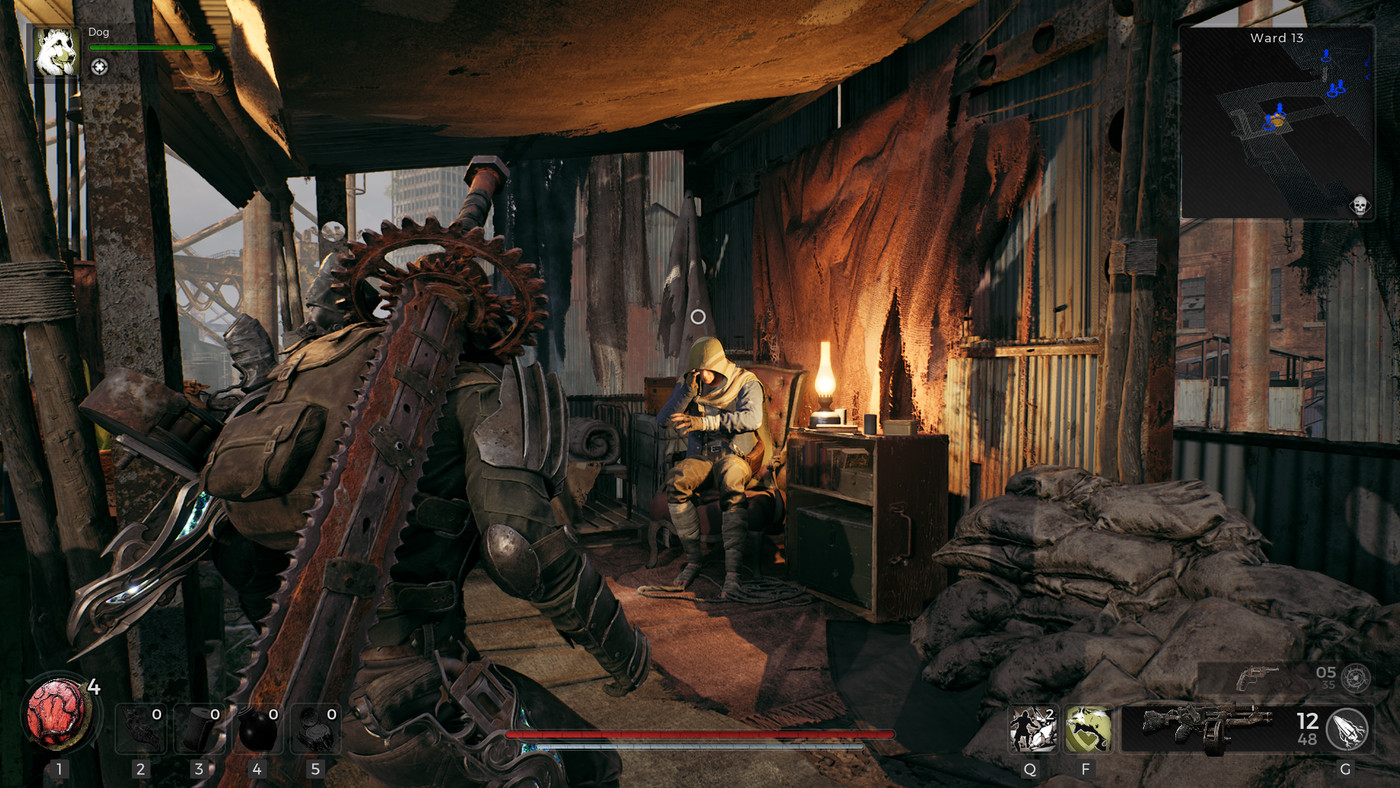Open the Ward 13 minimap

[x=1277, y=122]
